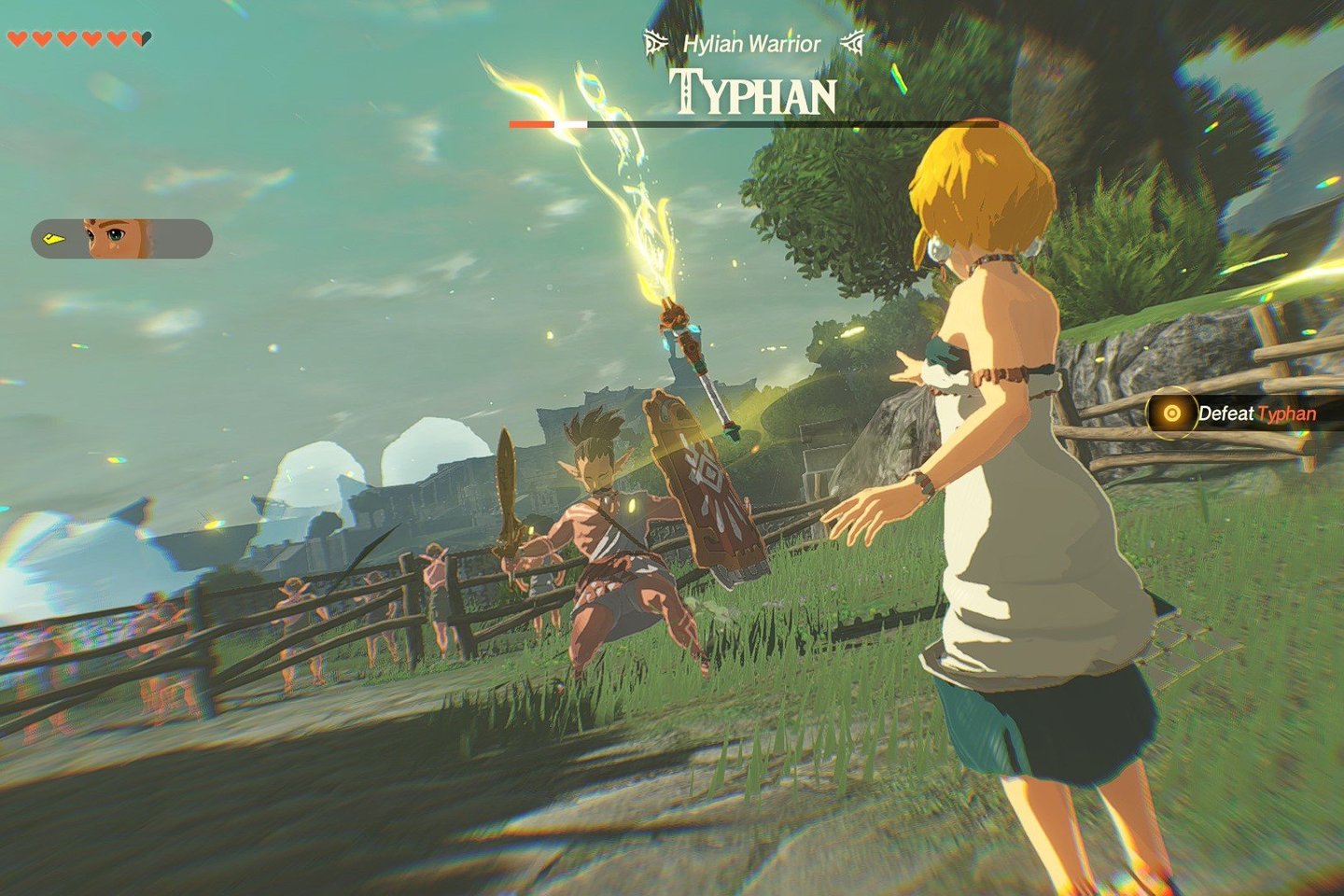Click the Defeat Typhan objective text
Image resolution: width=1344 pixels, height=896 pixels.
[x=1251, y=412]
